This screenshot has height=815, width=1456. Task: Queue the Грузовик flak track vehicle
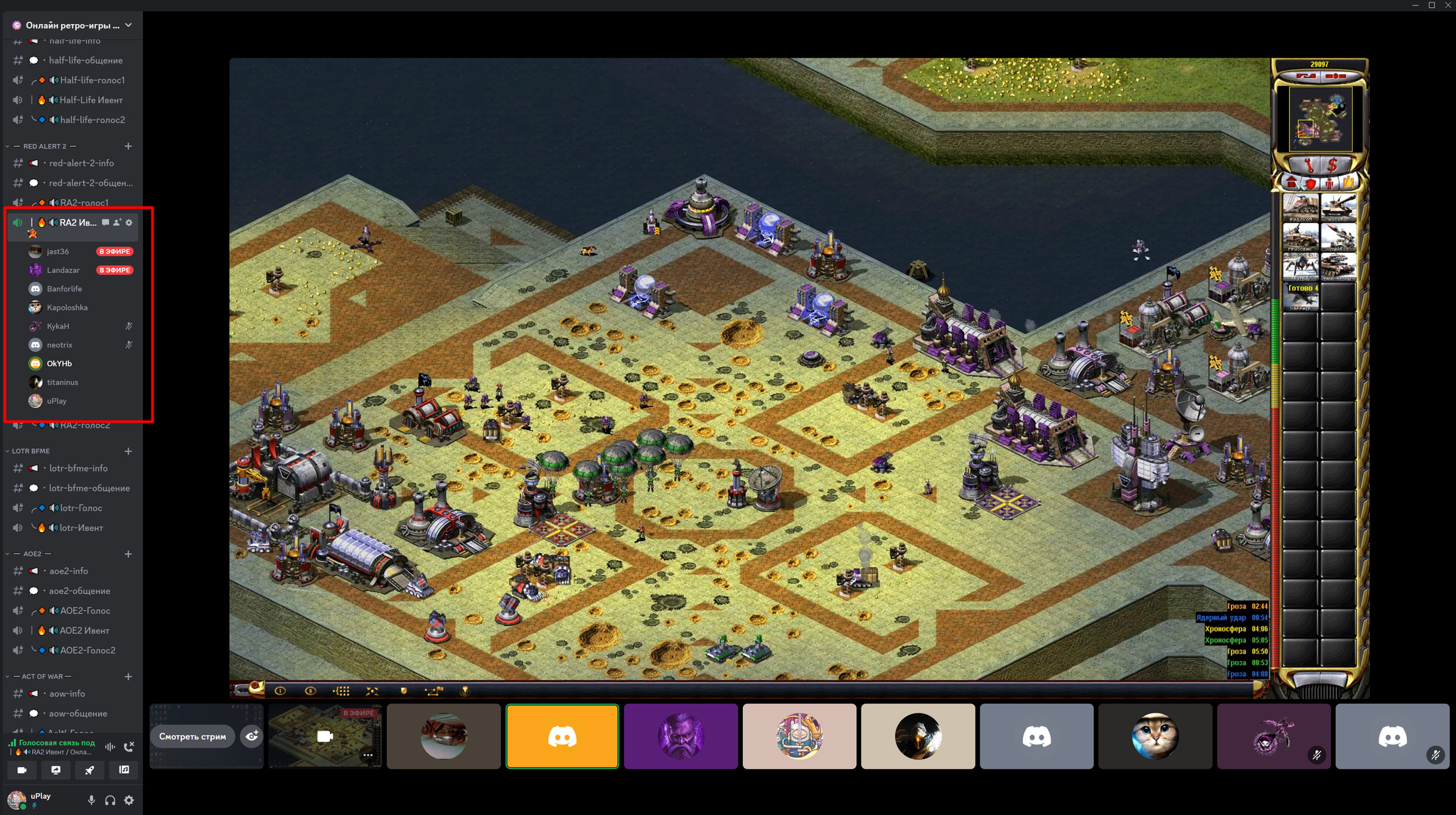pyautogui.click(x=1300, y=237)
